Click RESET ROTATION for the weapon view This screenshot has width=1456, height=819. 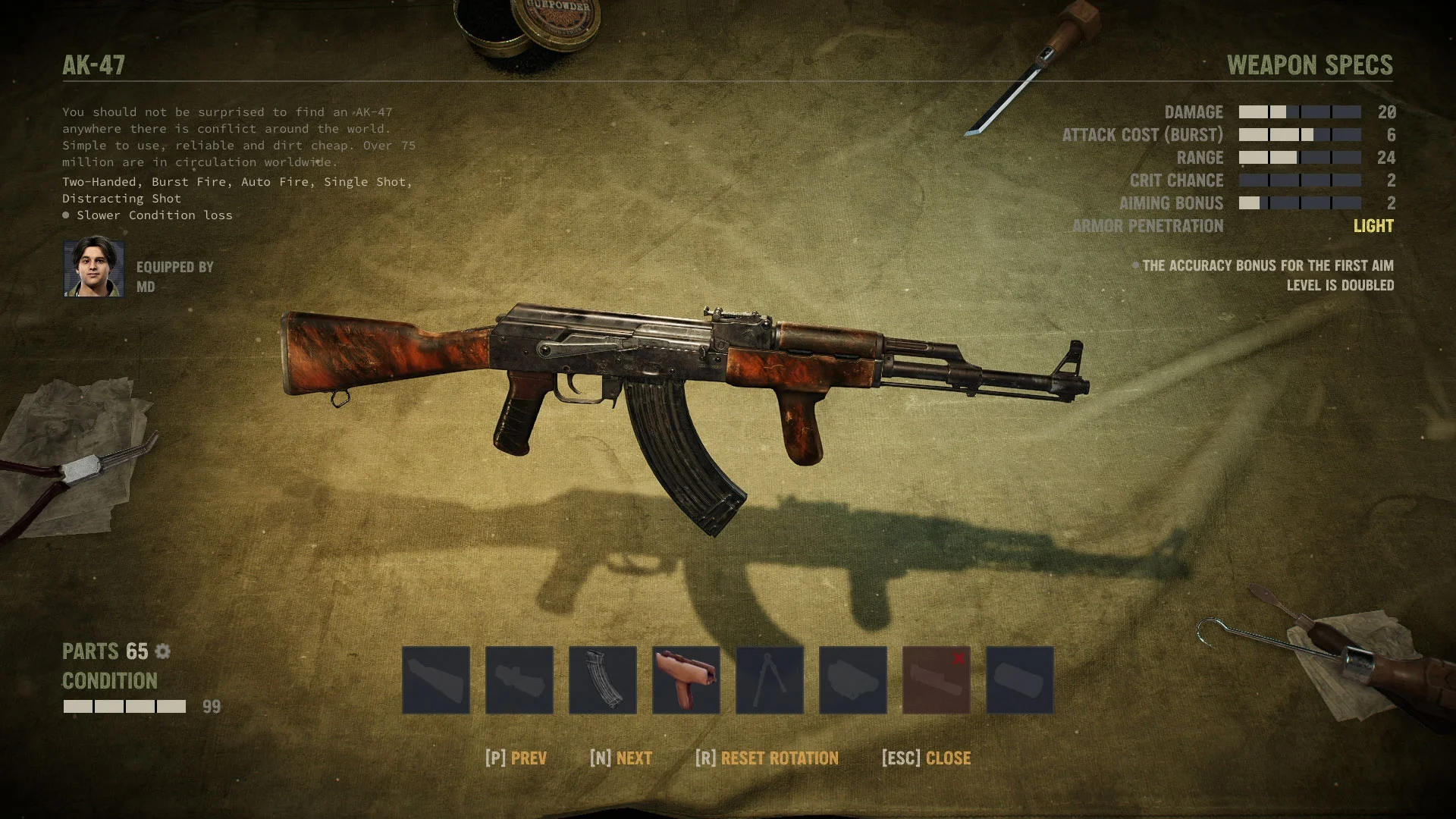coord(767,758)
